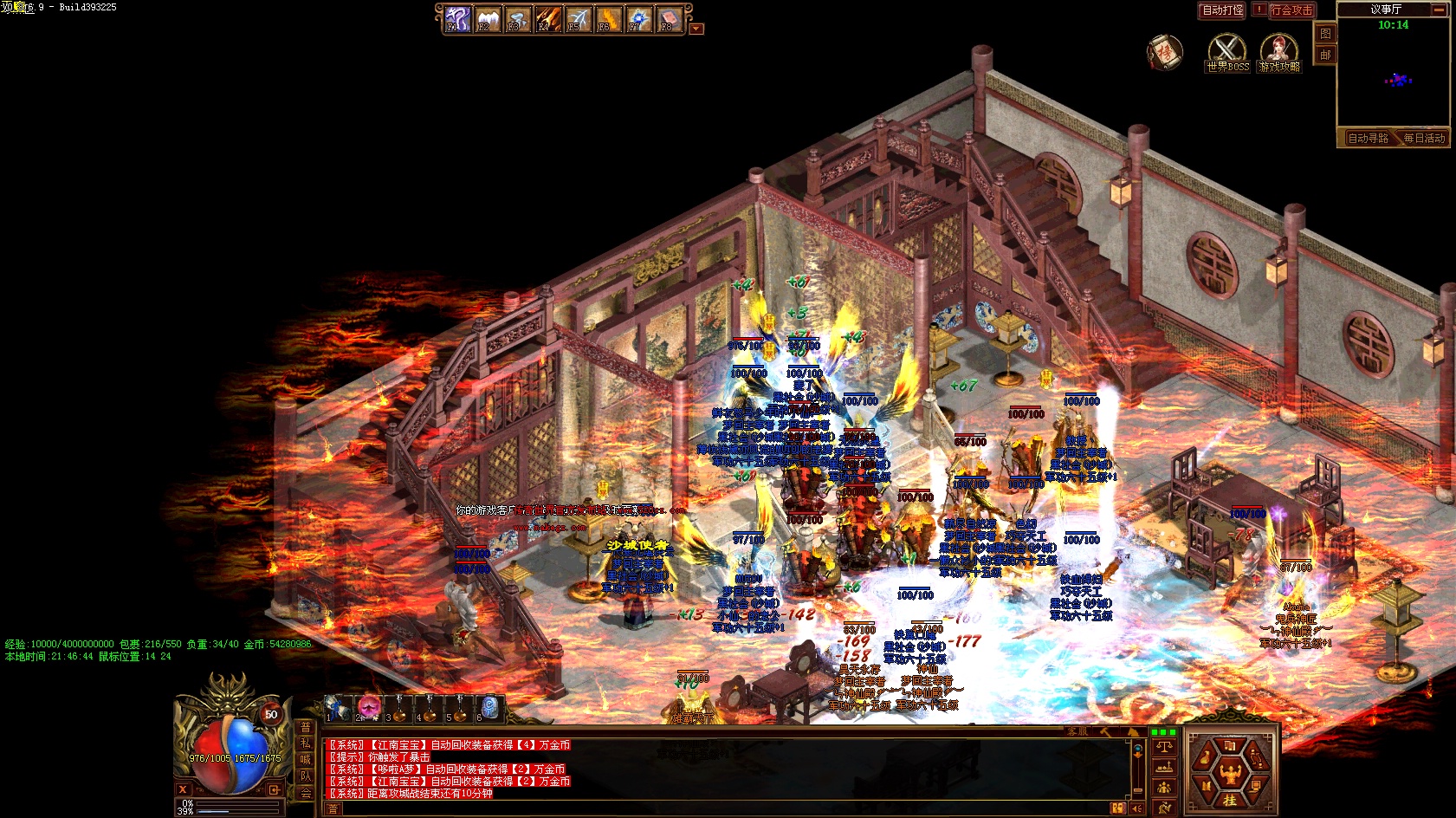
Task: Start 自动寻路 auto-pathfinding
Action: pyautogui.click(x=1367, y=138)
